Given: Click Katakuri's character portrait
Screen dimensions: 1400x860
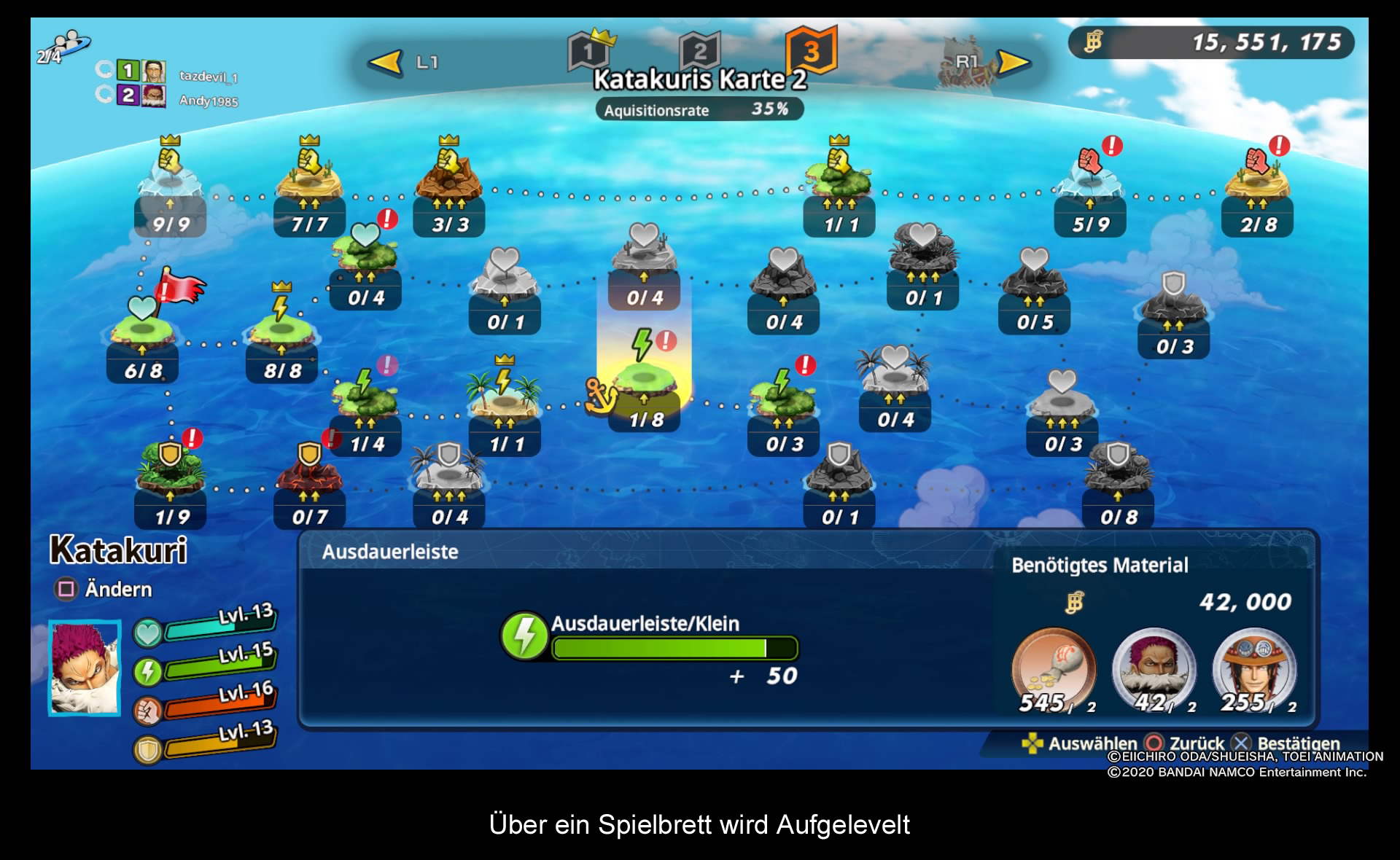Looking at the screenshot, I should pos(85,668).
